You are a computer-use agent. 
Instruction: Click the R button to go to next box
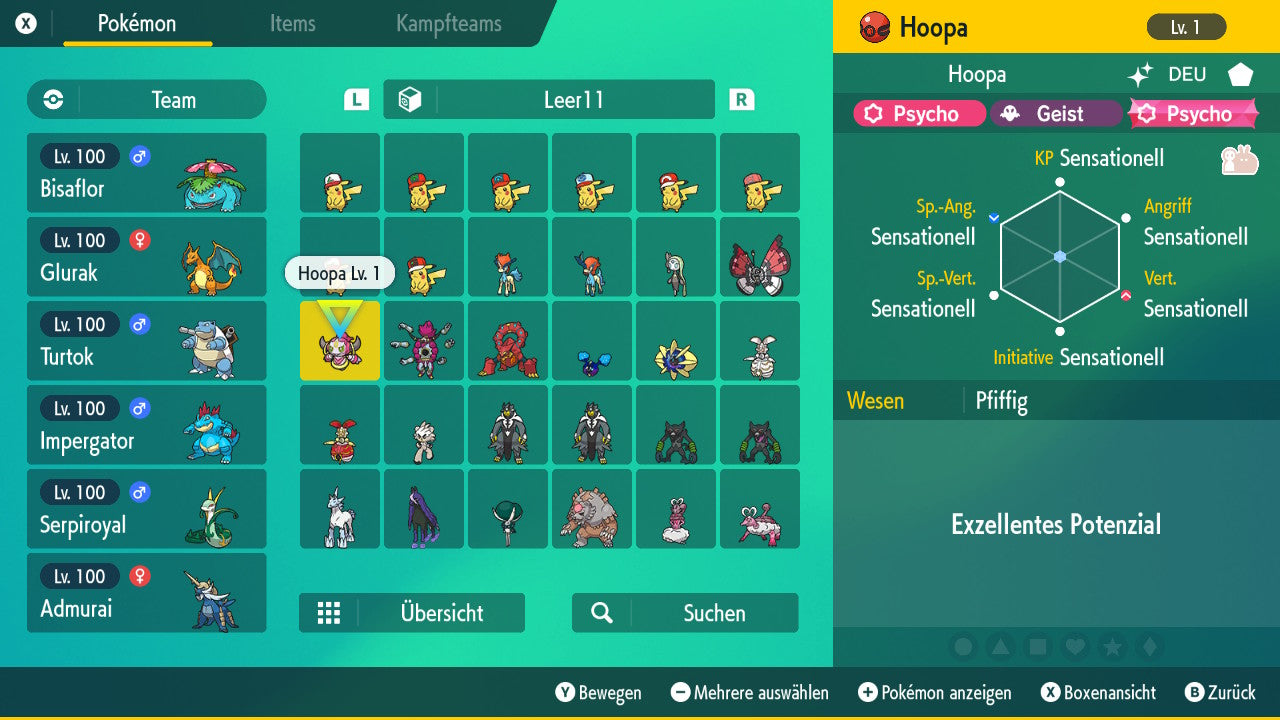click(x=740, y=99)
